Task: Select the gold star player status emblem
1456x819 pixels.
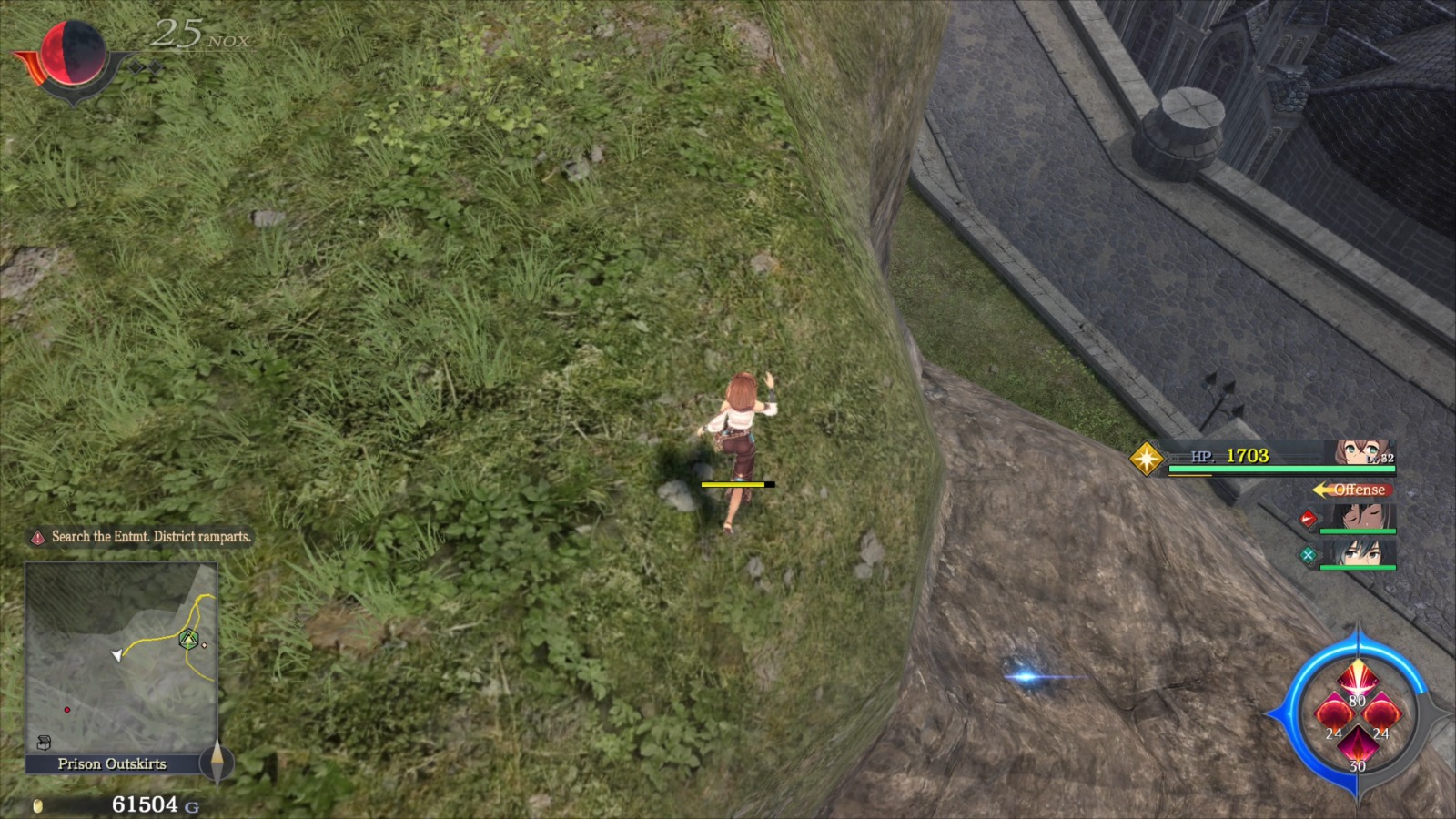Action: [1146, 459]
